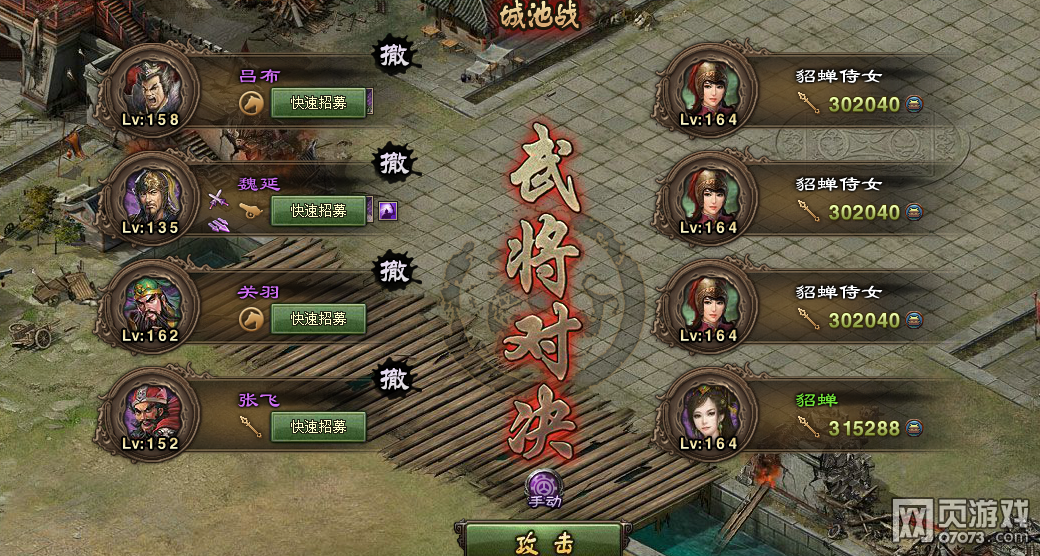This screenshot has height=556, width=1040.
Task: Click the 攻击 attack button
Action: coord(544,542)
